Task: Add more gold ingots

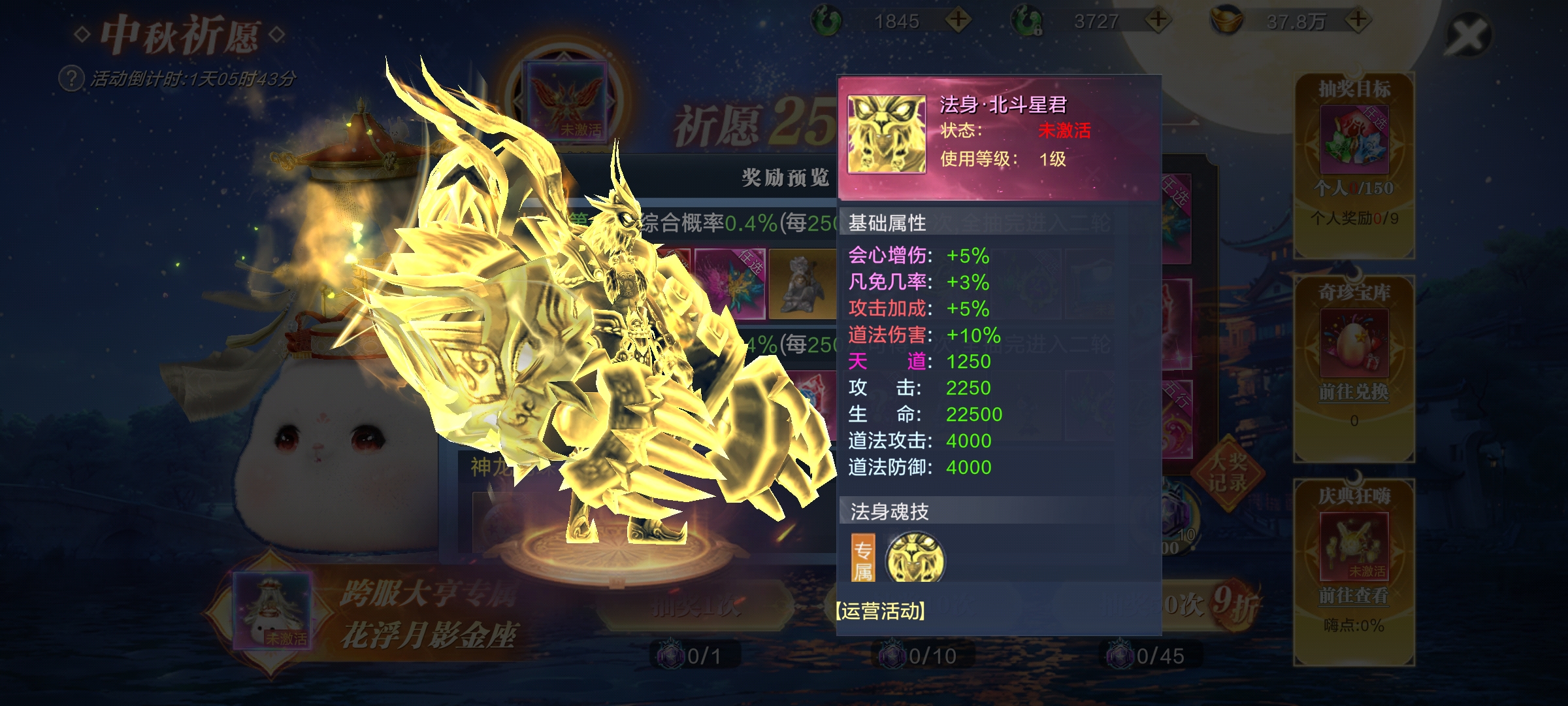Action: tap(1358, 20)
